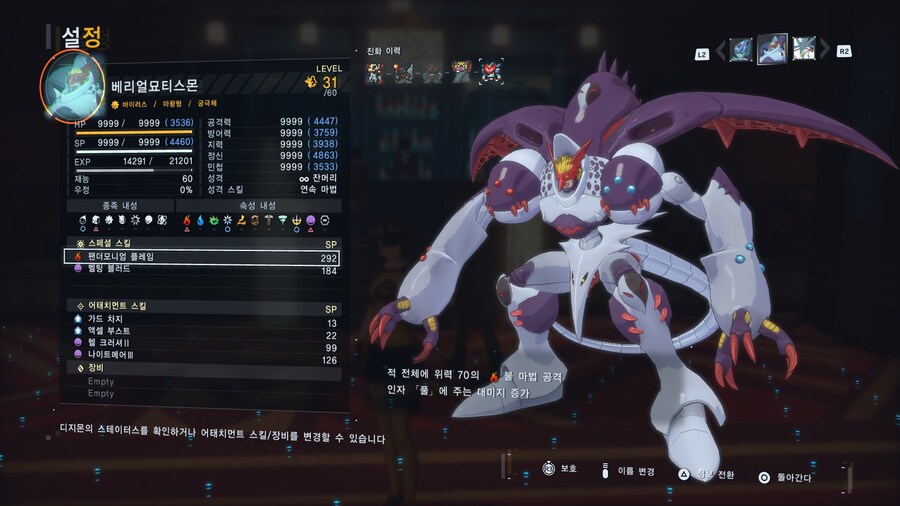Choose the 가드 차지 attachment skill
The width and height of the screenshot is (900, 506).
200,321
